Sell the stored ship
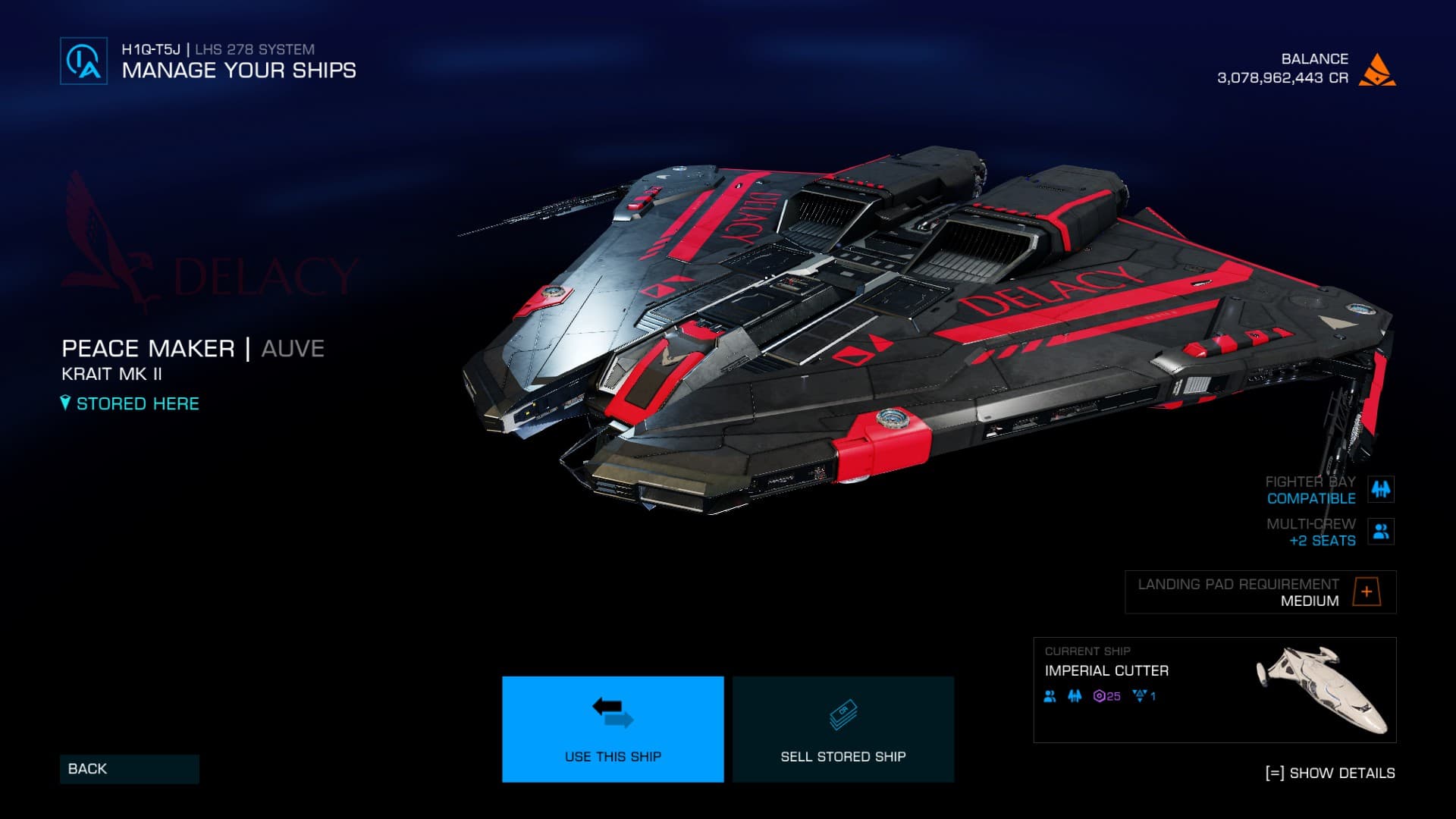 point(843,729)
